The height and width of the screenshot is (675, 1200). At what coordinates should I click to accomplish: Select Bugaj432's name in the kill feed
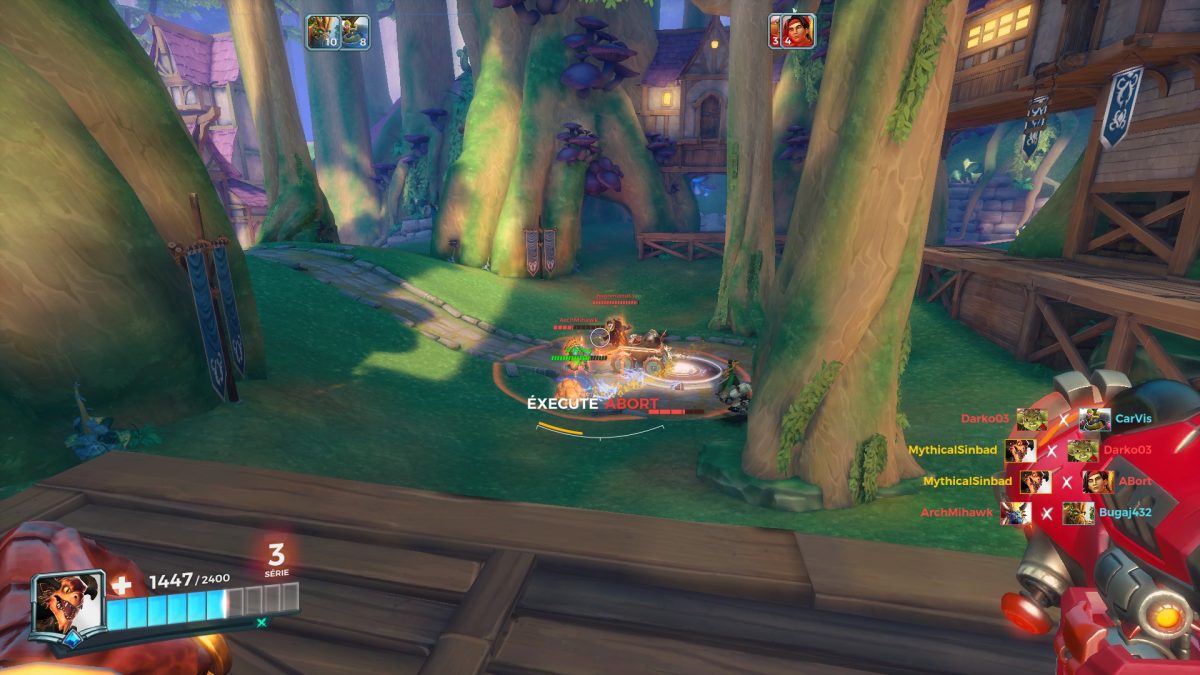tap(1127, 513)
